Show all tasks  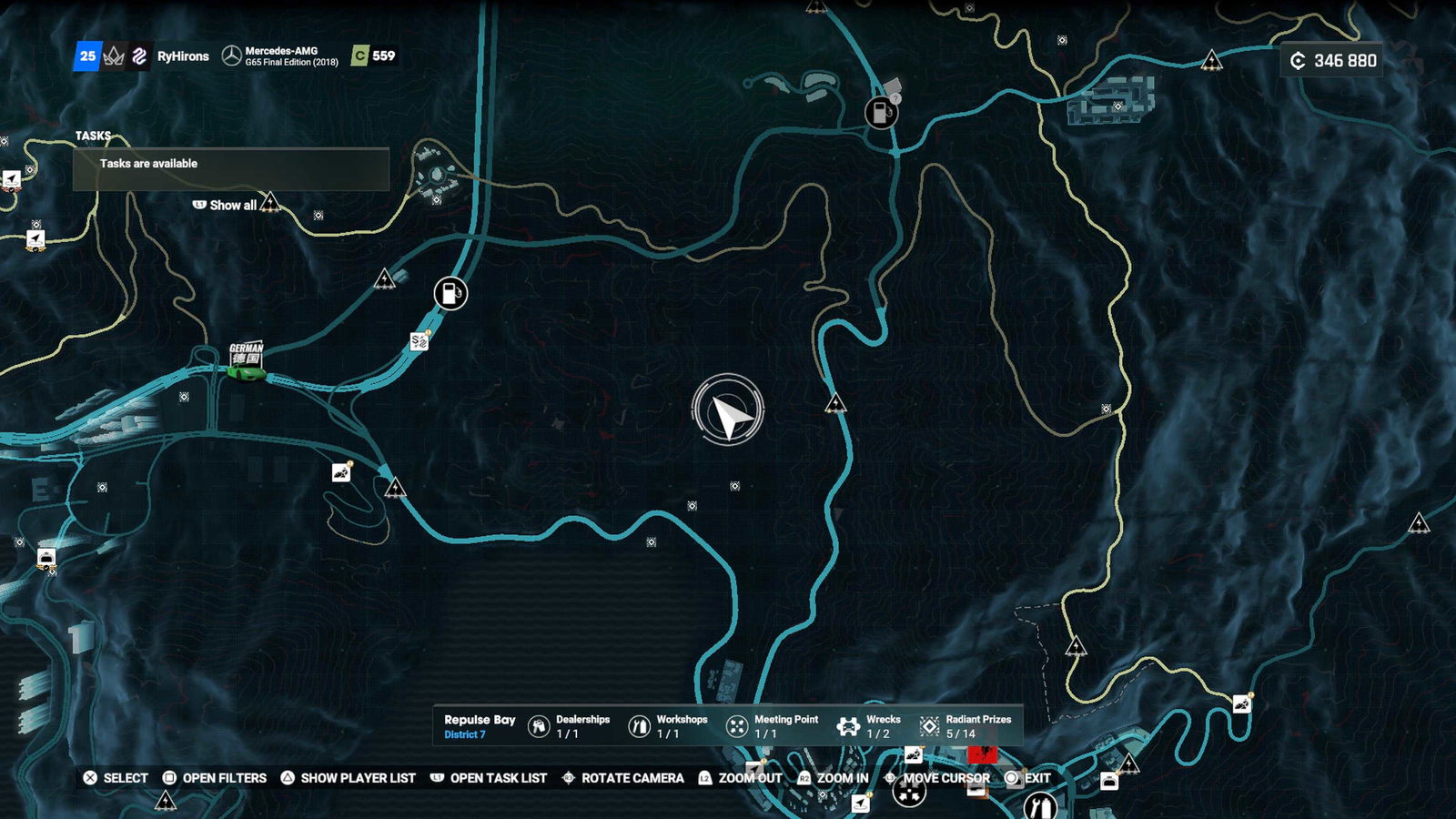point(225,206)
